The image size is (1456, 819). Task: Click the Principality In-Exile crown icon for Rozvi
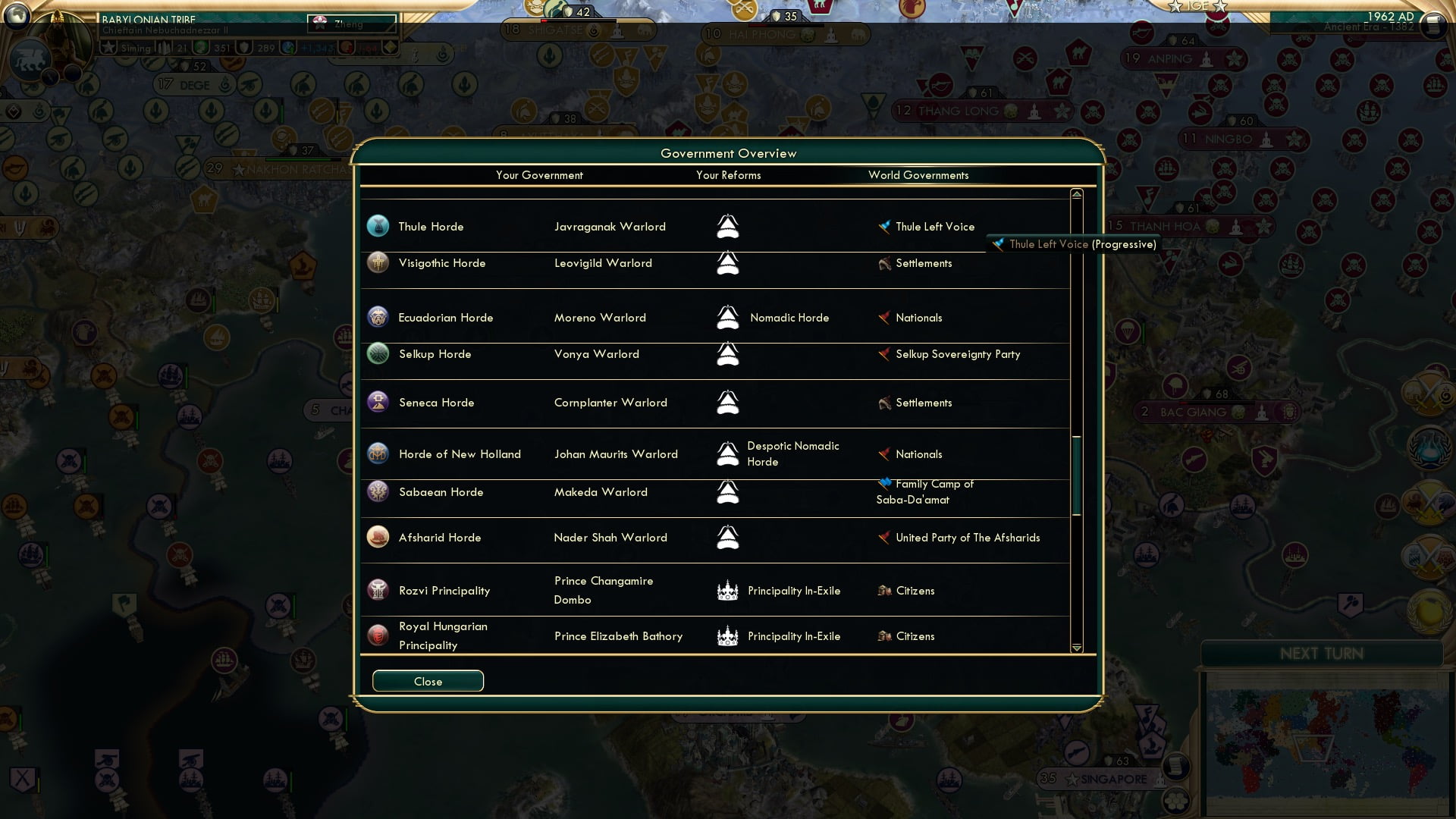[x=728, y=590]
